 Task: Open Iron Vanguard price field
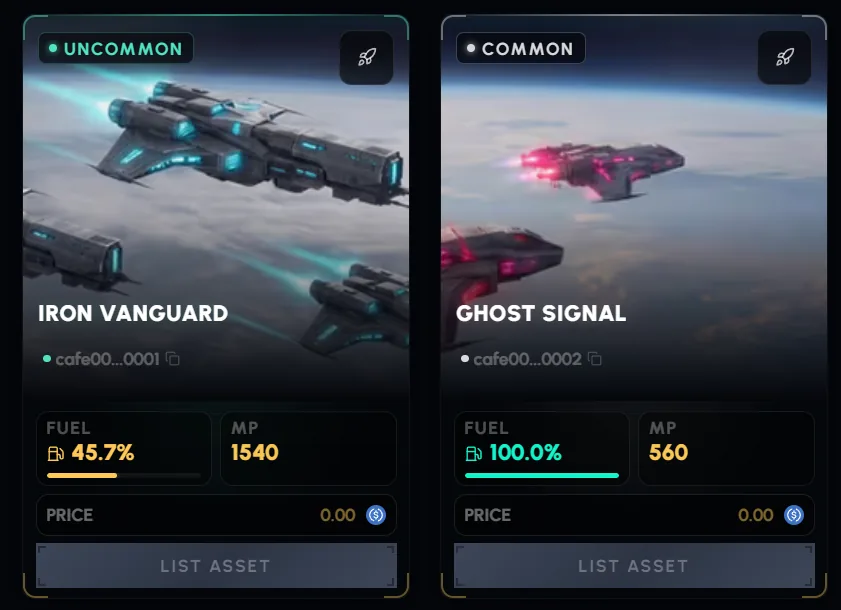click(216, 515)
